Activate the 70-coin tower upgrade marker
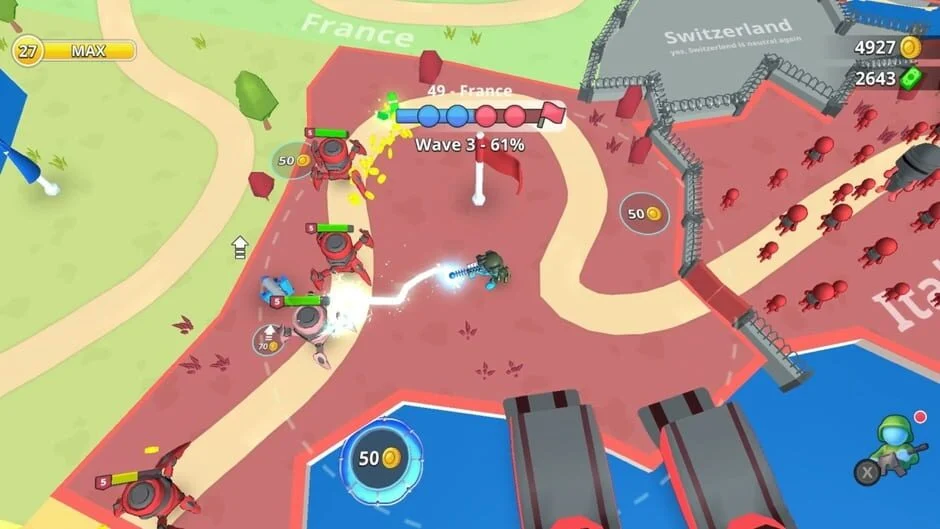The width and height of the screenshot is (940, 529). point(269,340)
